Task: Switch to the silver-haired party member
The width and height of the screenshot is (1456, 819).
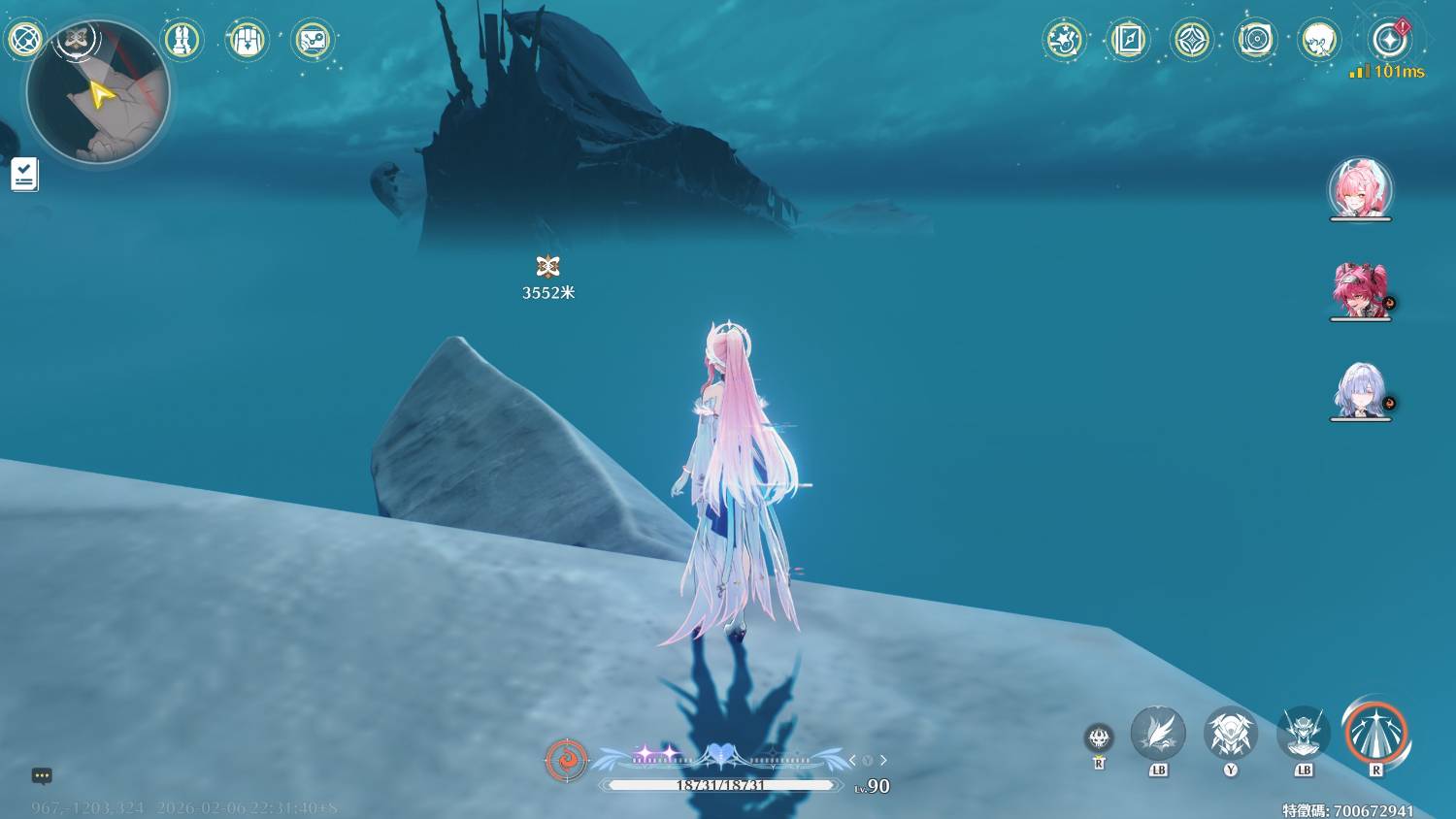Action: (x=1360, y=390)
